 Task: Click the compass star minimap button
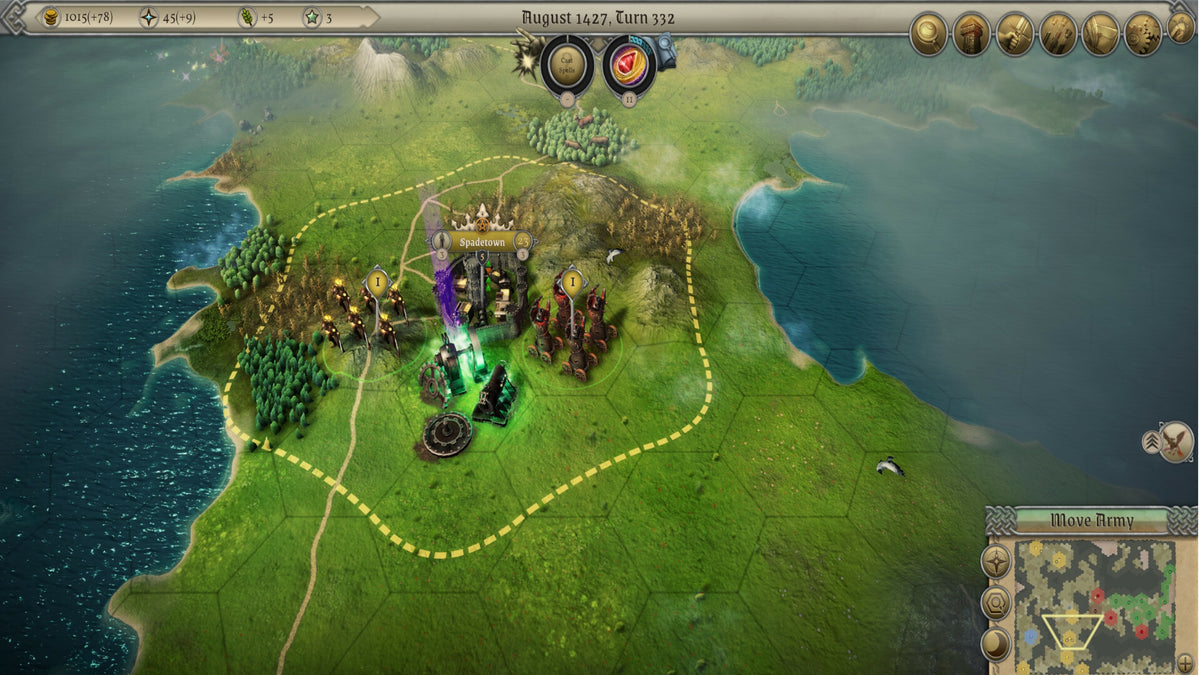996,561
